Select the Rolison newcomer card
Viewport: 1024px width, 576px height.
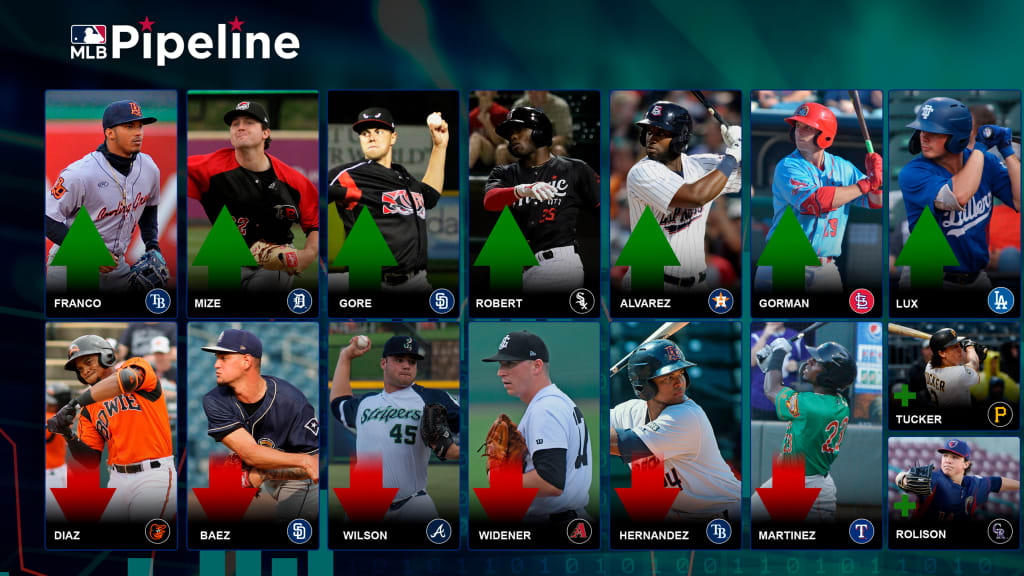tap(954, 492)
